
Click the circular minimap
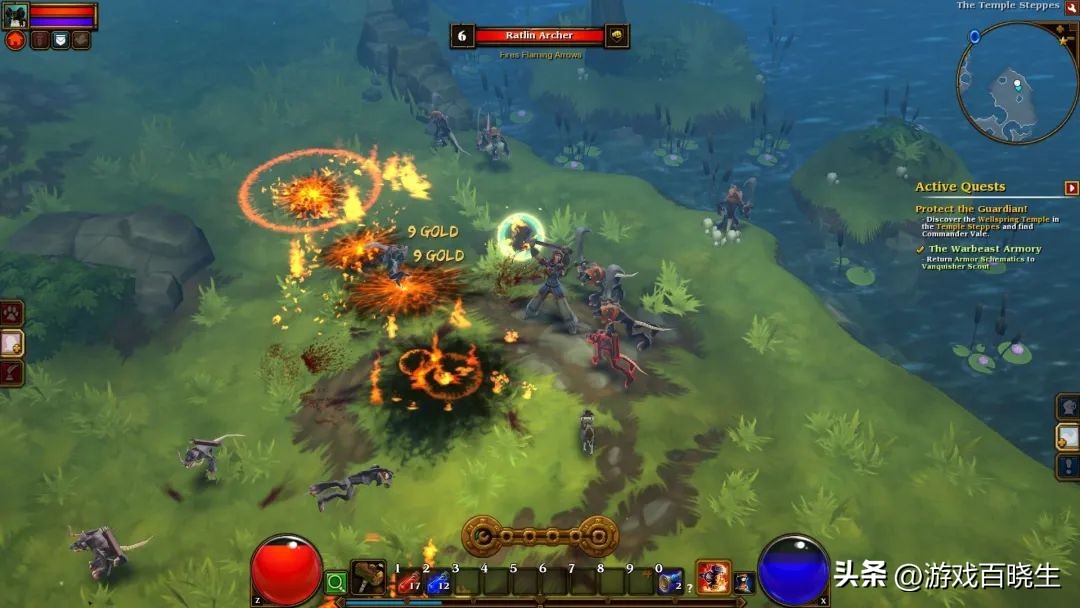(x=1016, y=84)
